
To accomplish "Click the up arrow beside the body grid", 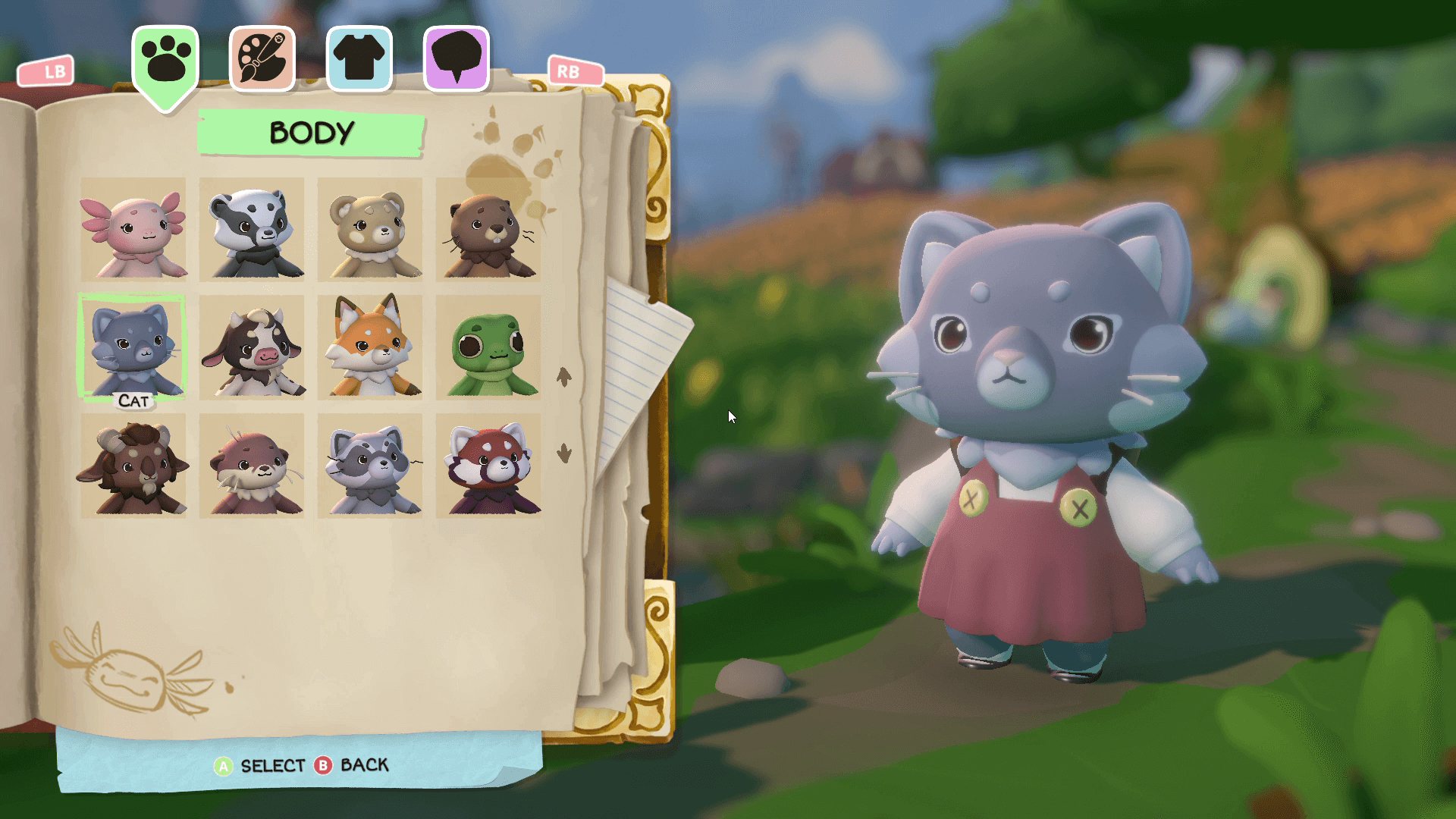I will click(x=563, y=376).
